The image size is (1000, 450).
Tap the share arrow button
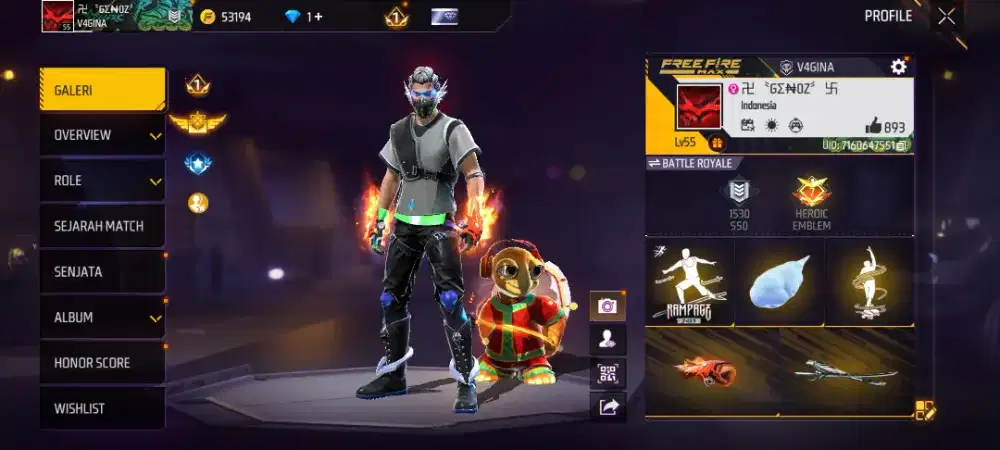607,406
